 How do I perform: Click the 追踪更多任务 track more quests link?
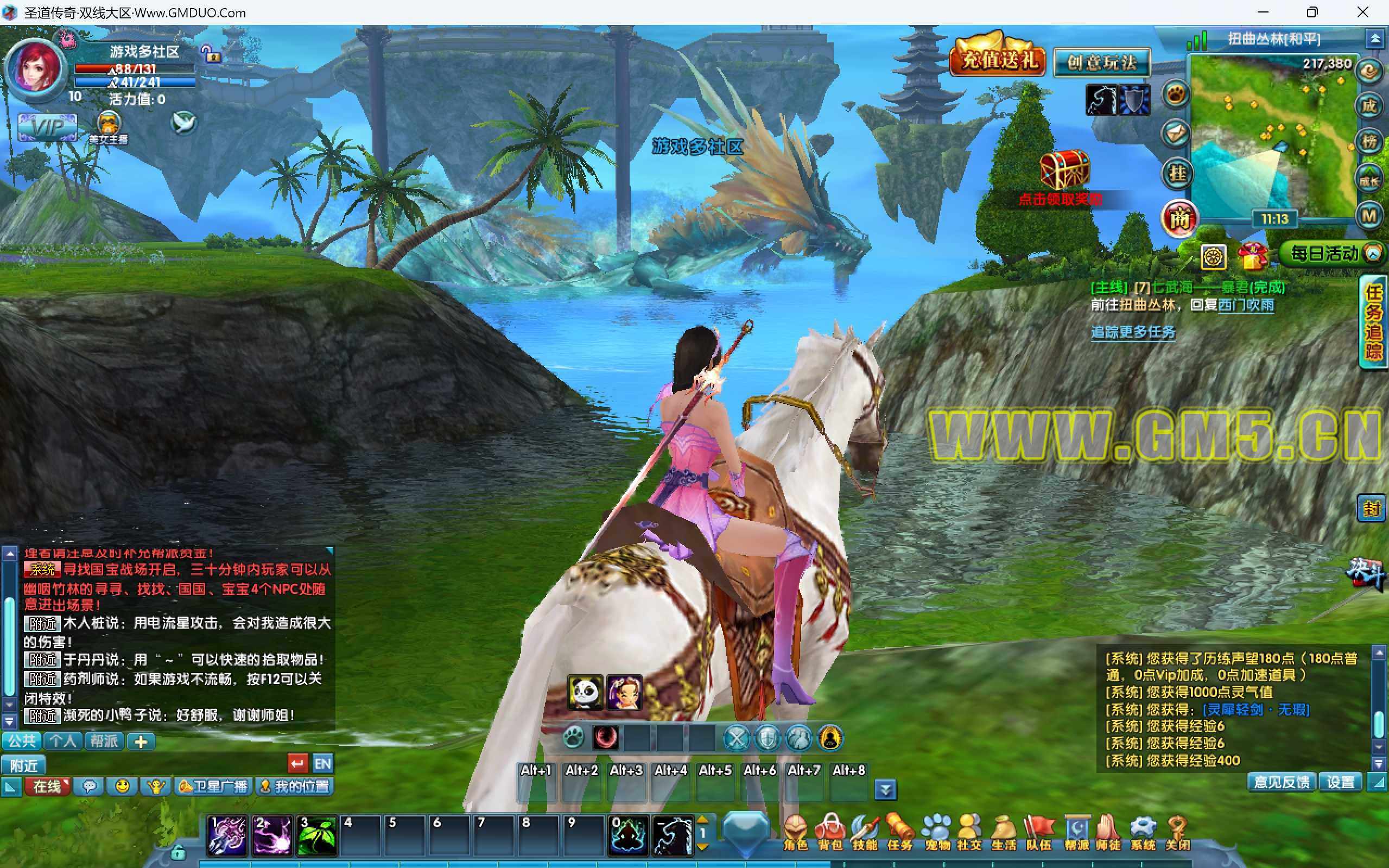[1132, 332]
